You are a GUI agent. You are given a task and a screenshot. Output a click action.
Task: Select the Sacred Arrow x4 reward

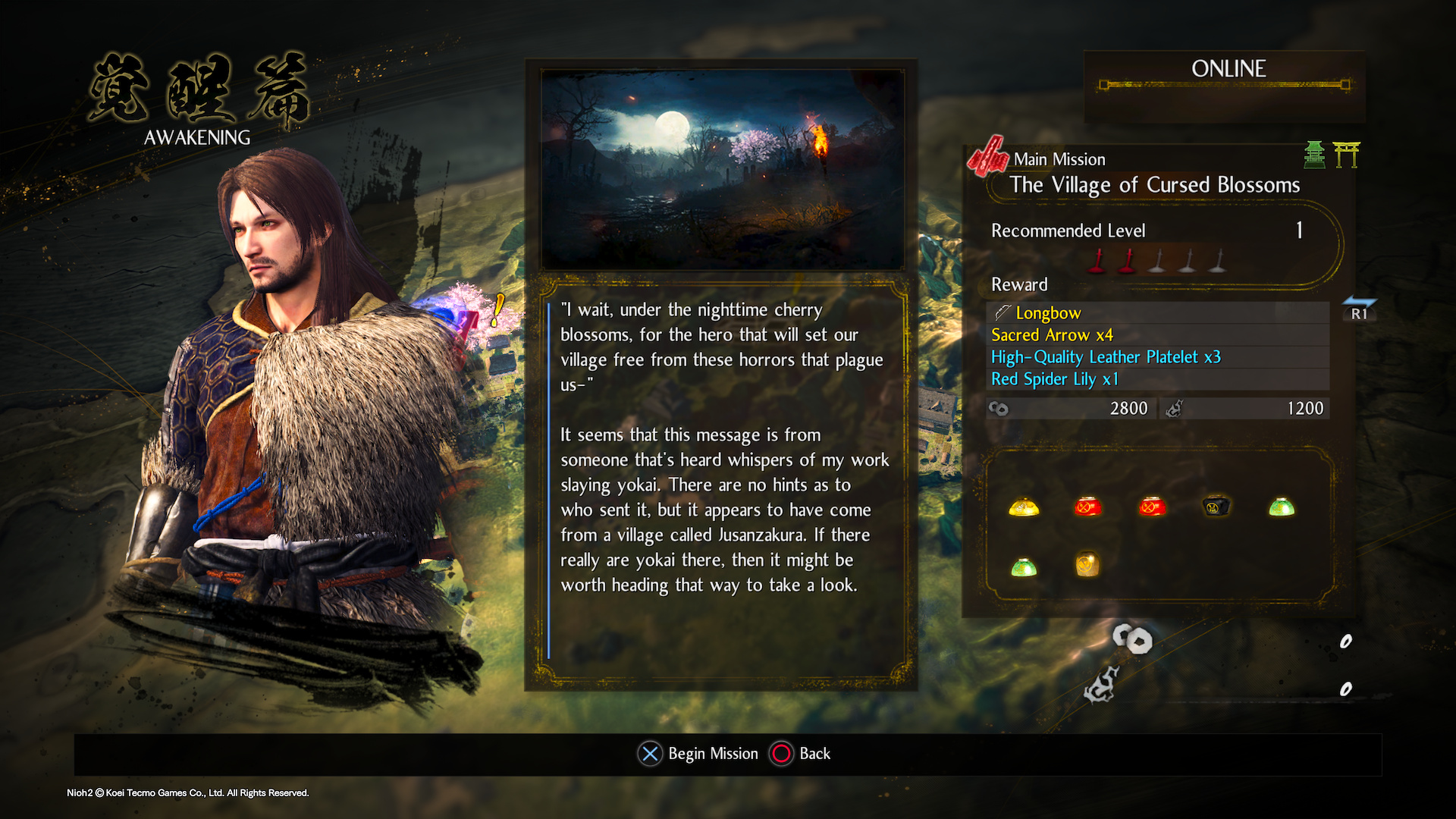[x=1051, y=334]
